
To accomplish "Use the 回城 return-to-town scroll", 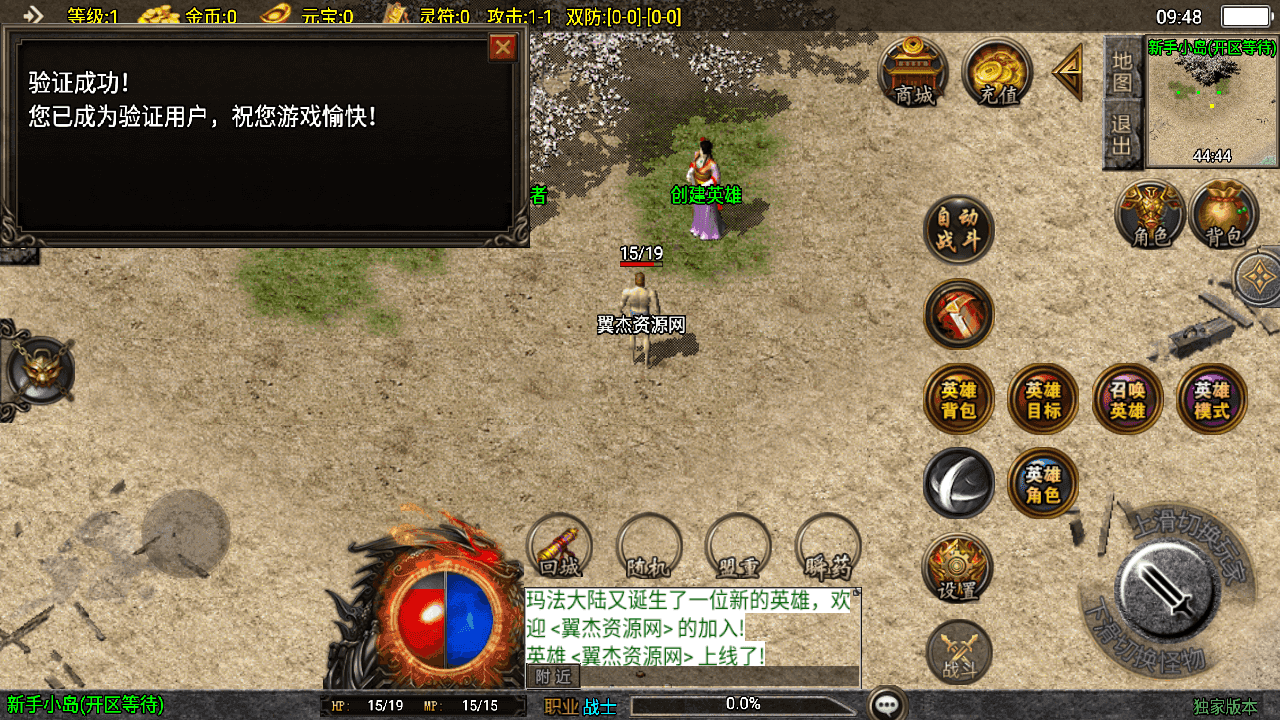I will [560, 547].
